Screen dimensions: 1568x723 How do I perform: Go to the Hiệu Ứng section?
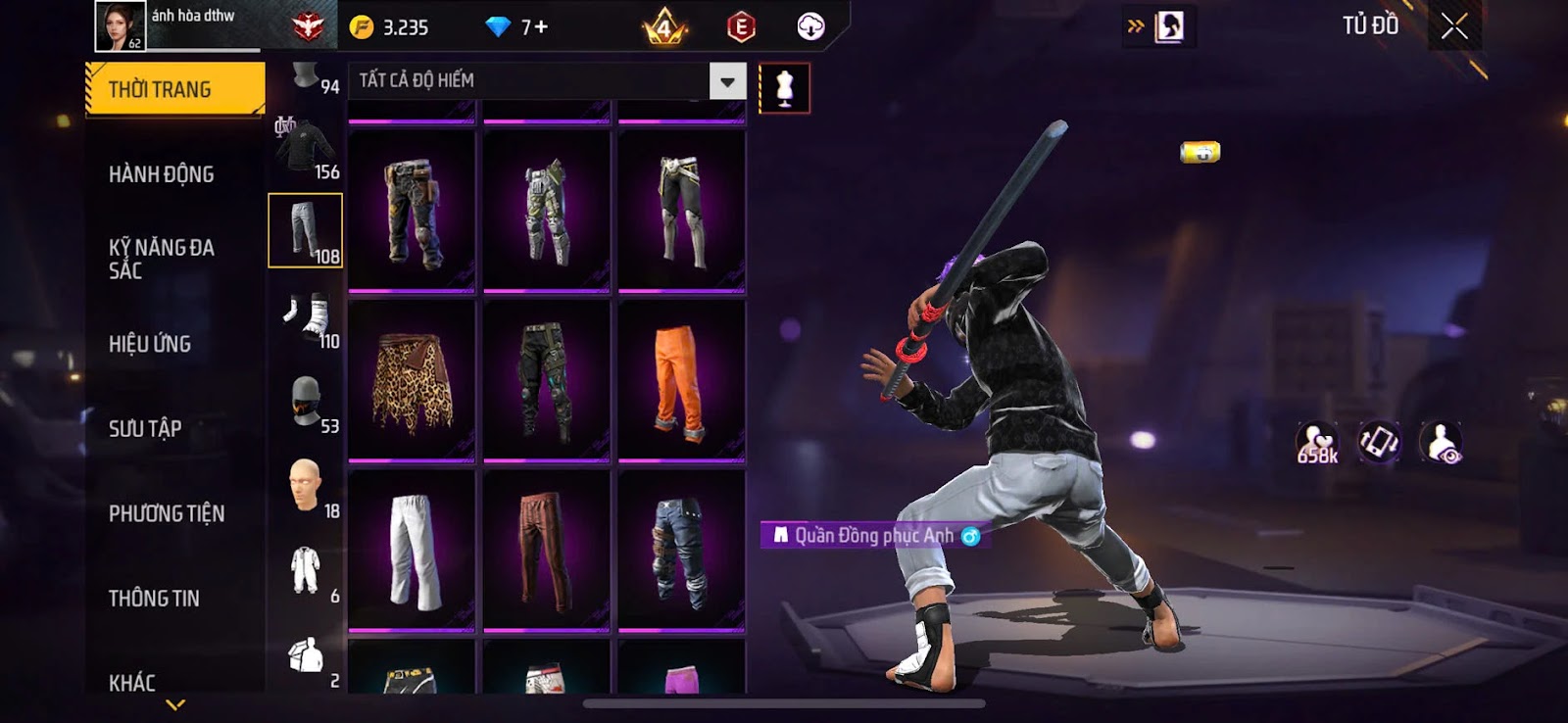(x=150, y=344)
